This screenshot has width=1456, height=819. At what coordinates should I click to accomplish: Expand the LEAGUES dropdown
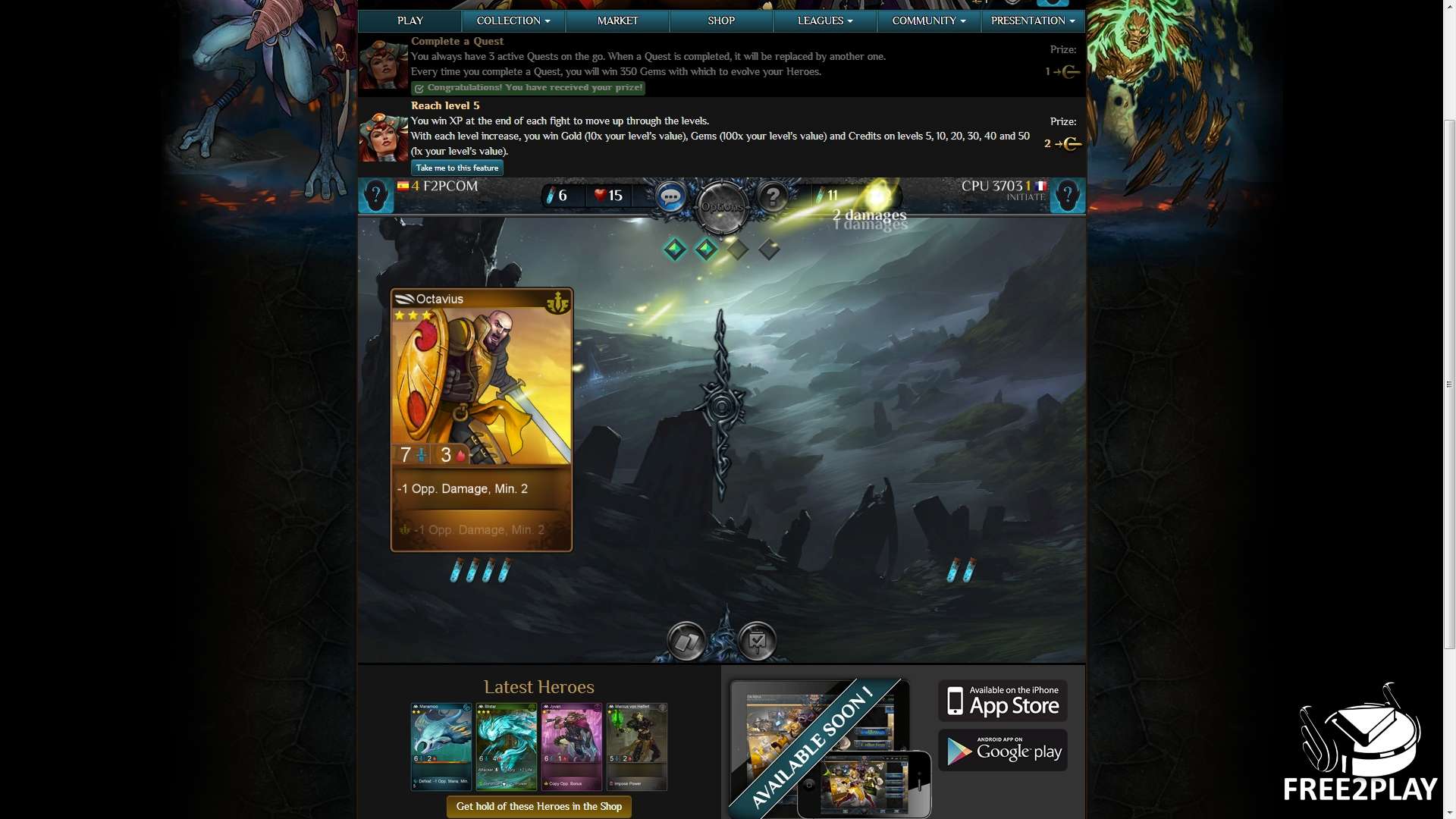click(x=825, y=21)
